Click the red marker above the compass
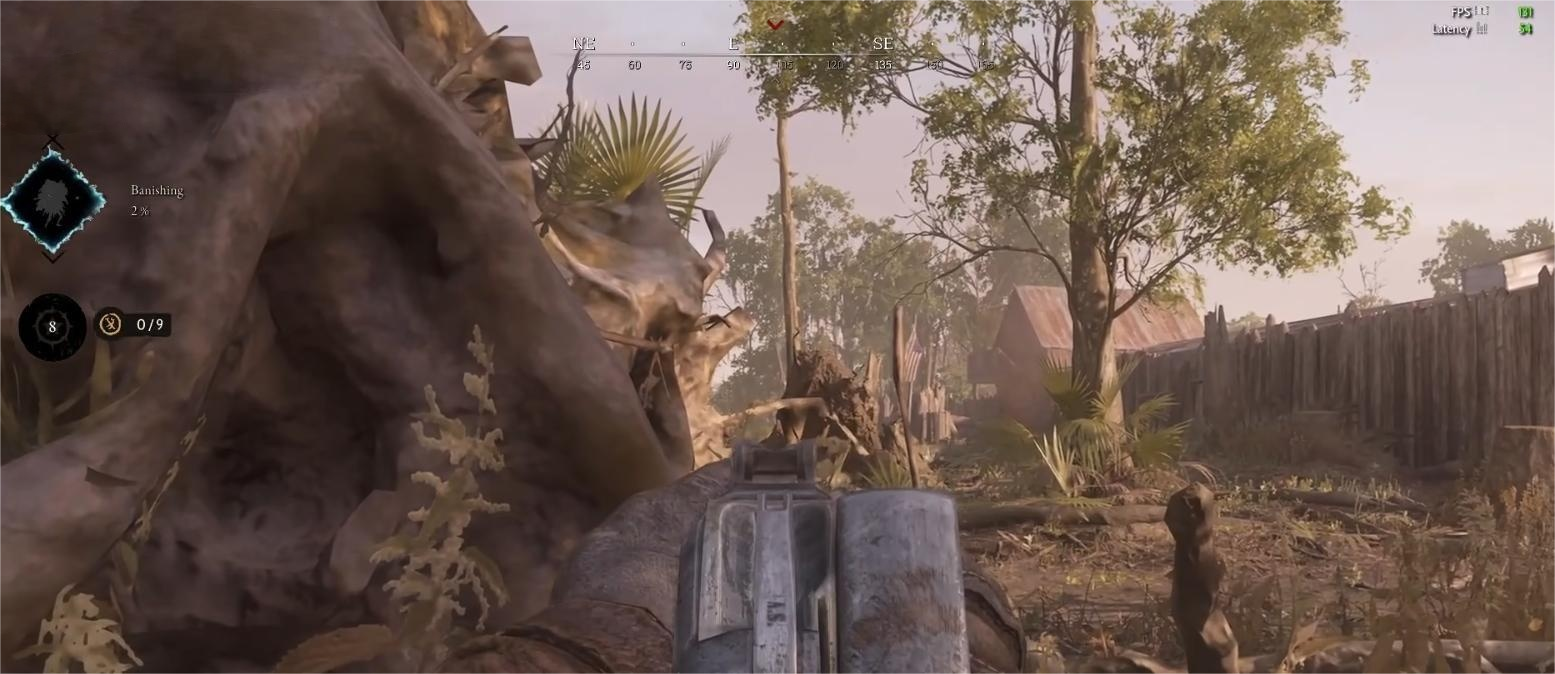 (x=775, y=25)
